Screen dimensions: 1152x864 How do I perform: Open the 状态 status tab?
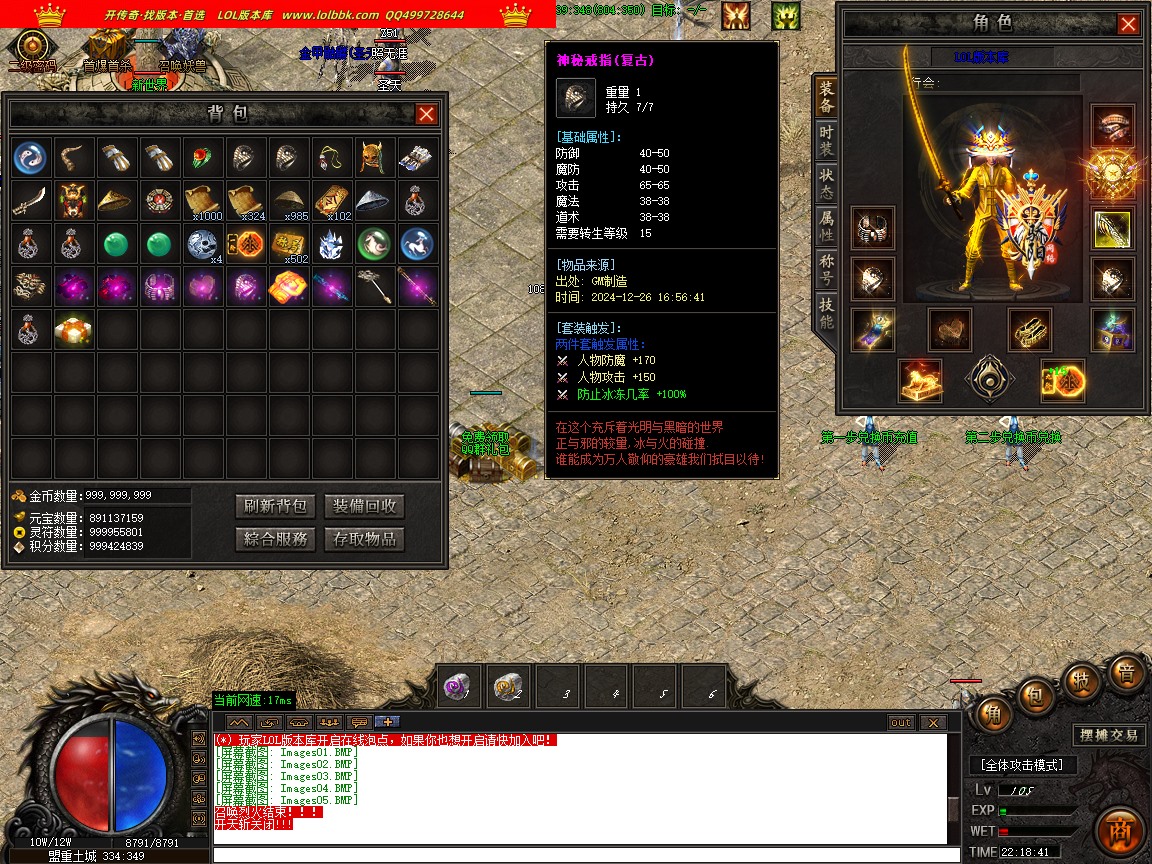(x=826, y=184)
